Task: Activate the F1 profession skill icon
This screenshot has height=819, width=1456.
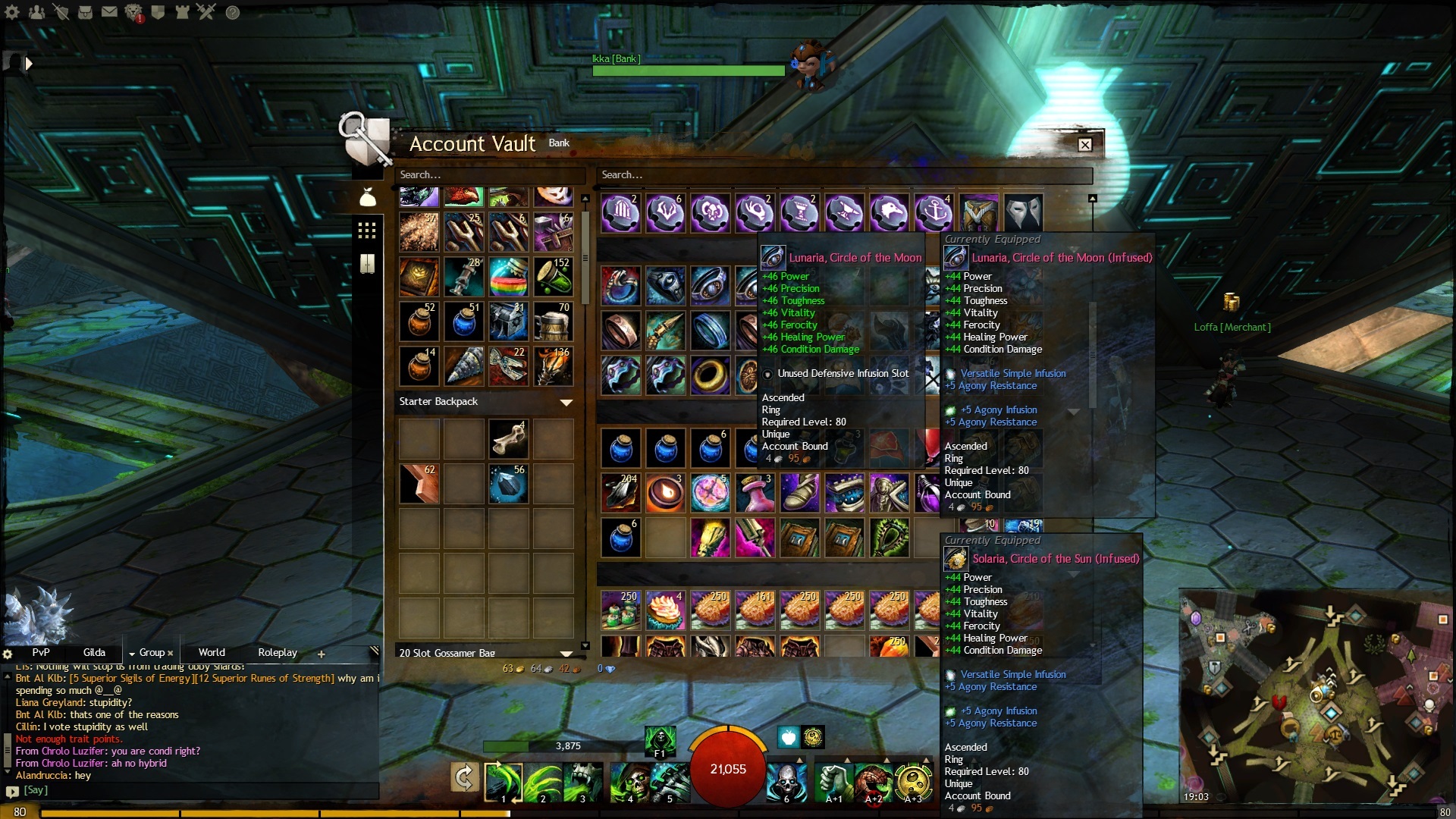Action: click(x=660, y=741)
